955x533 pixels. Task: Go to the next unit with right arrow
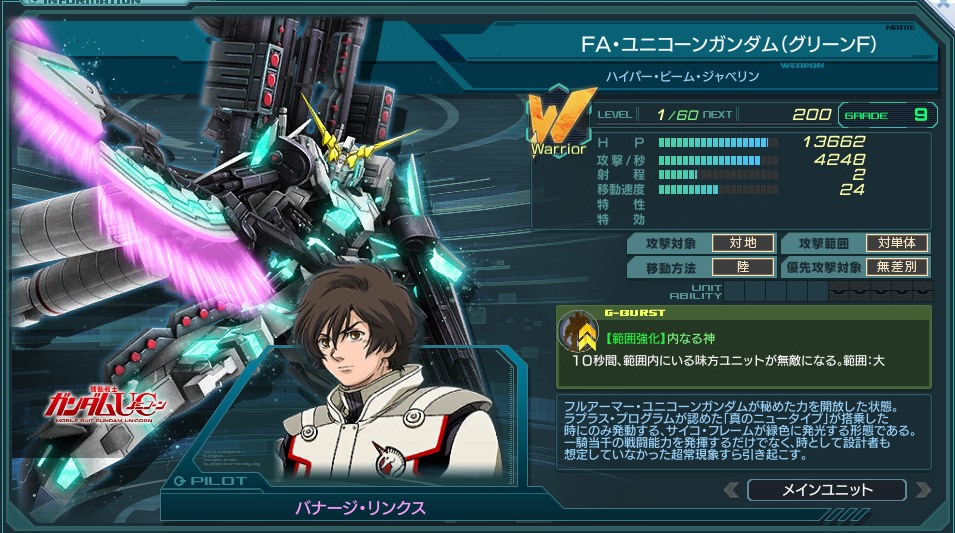[x=922, y=490]
